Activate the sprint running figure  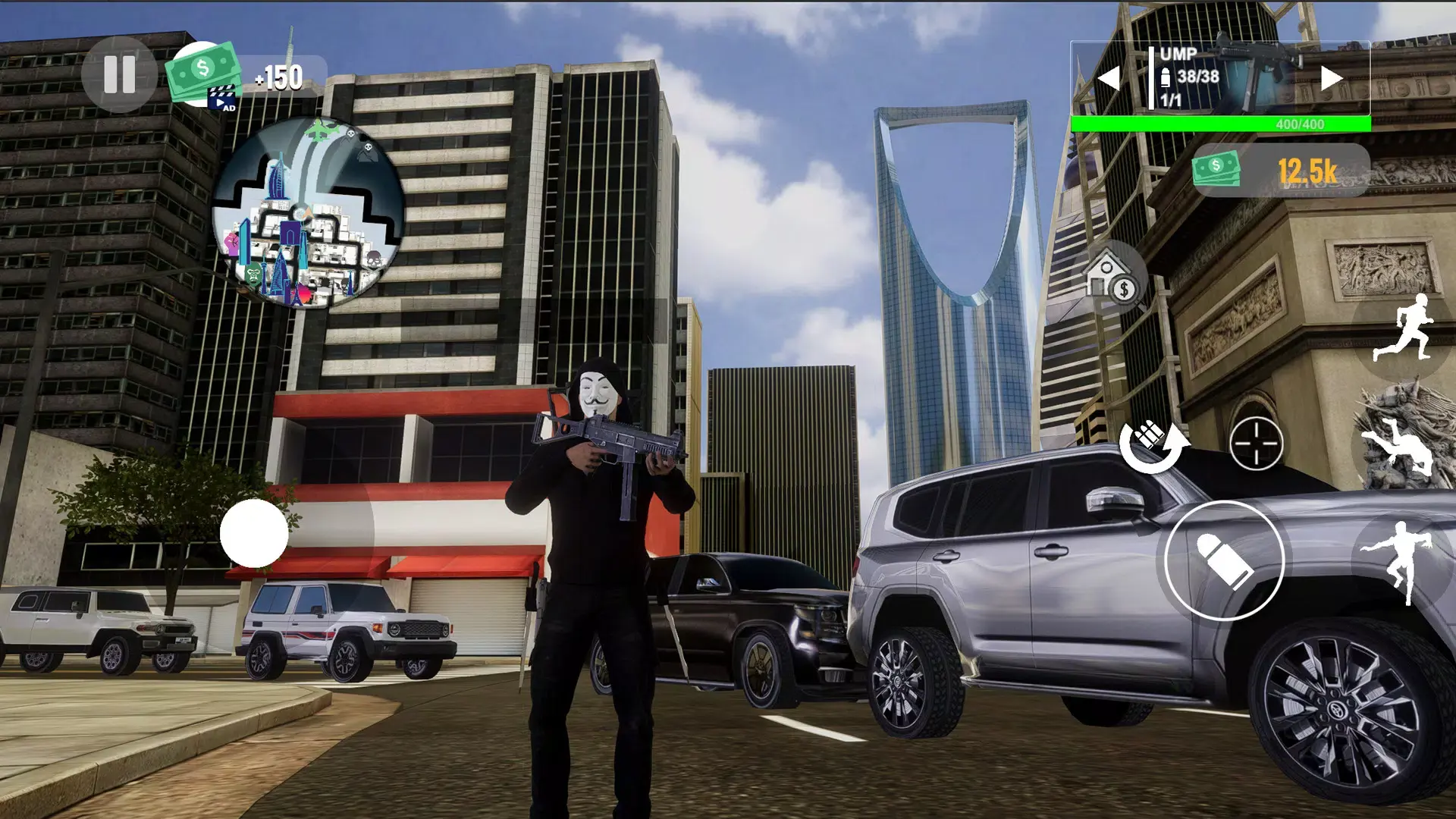1404,330
